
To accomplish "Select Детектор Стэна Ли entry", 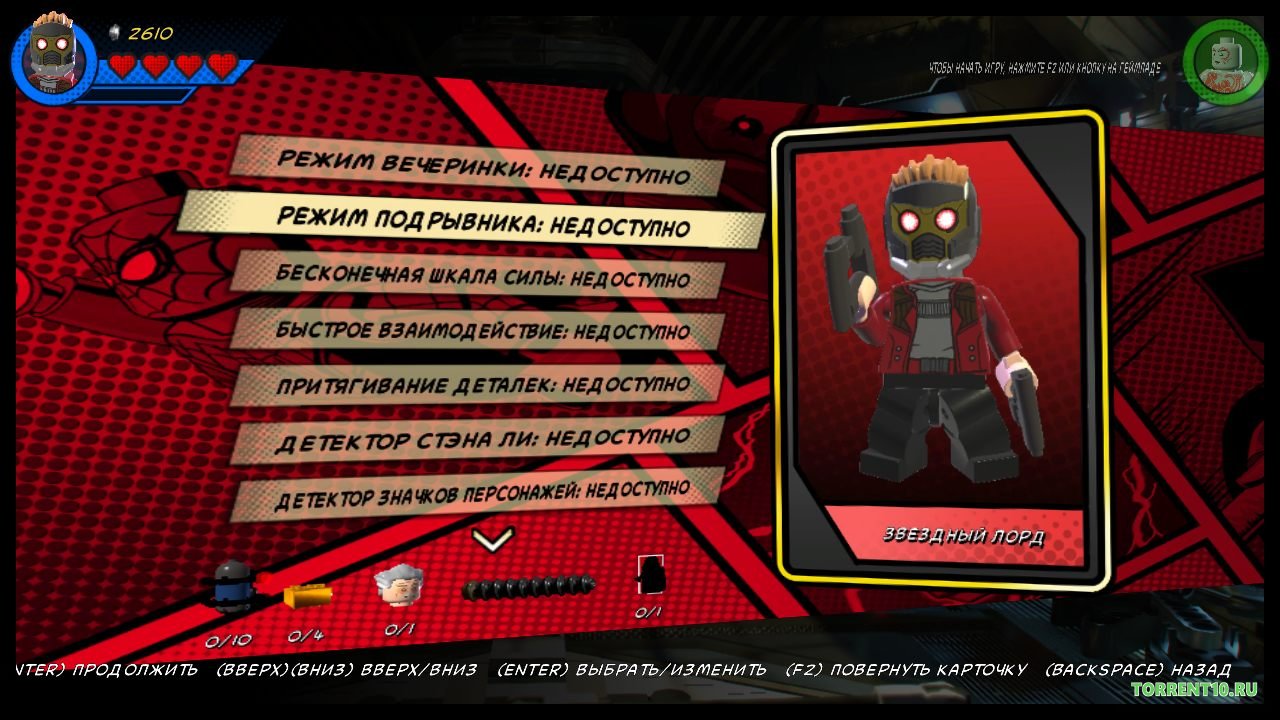I will tap(478, 438).
